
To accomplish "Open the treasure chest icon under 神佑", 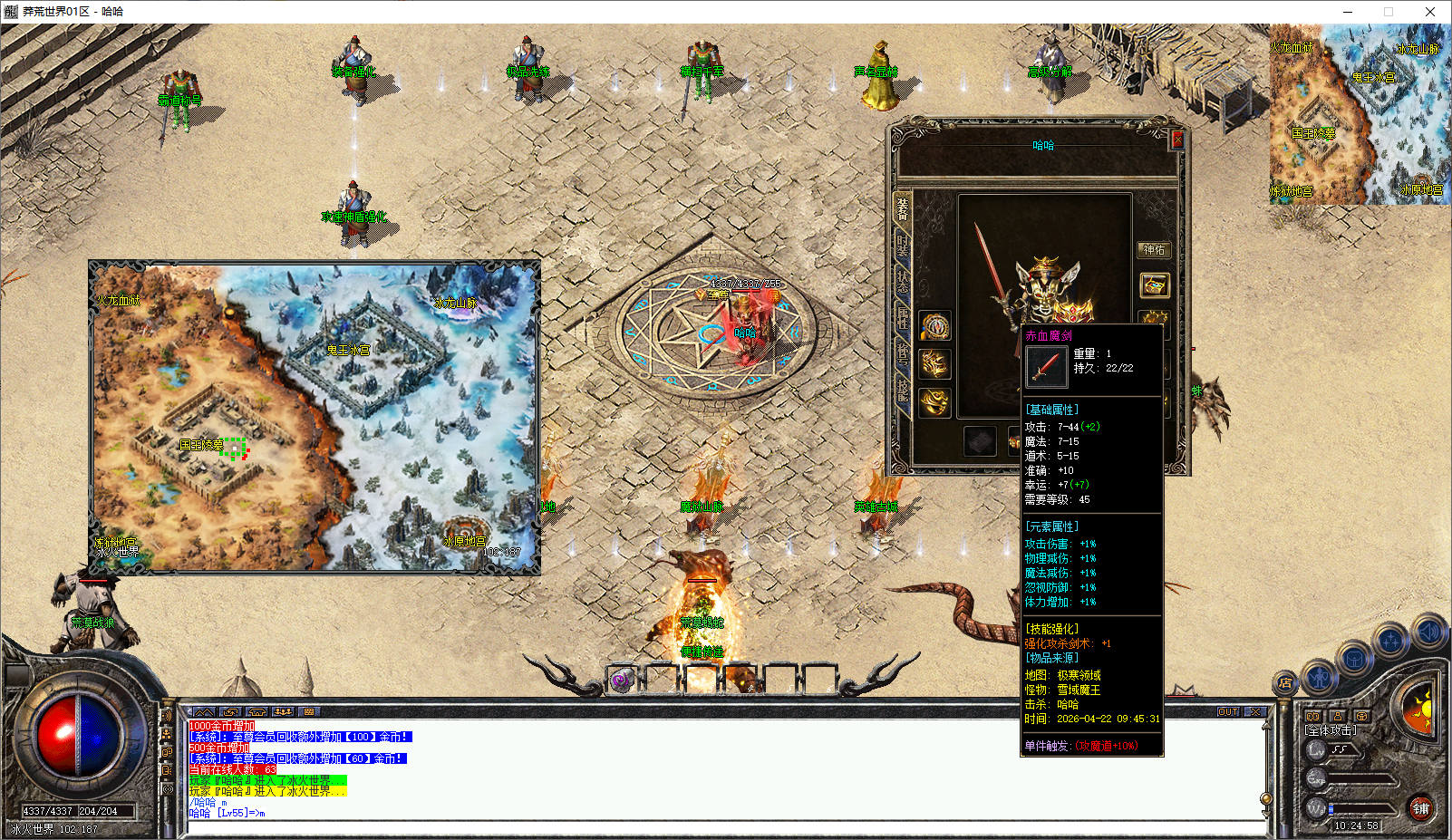I will [1154, 285].
